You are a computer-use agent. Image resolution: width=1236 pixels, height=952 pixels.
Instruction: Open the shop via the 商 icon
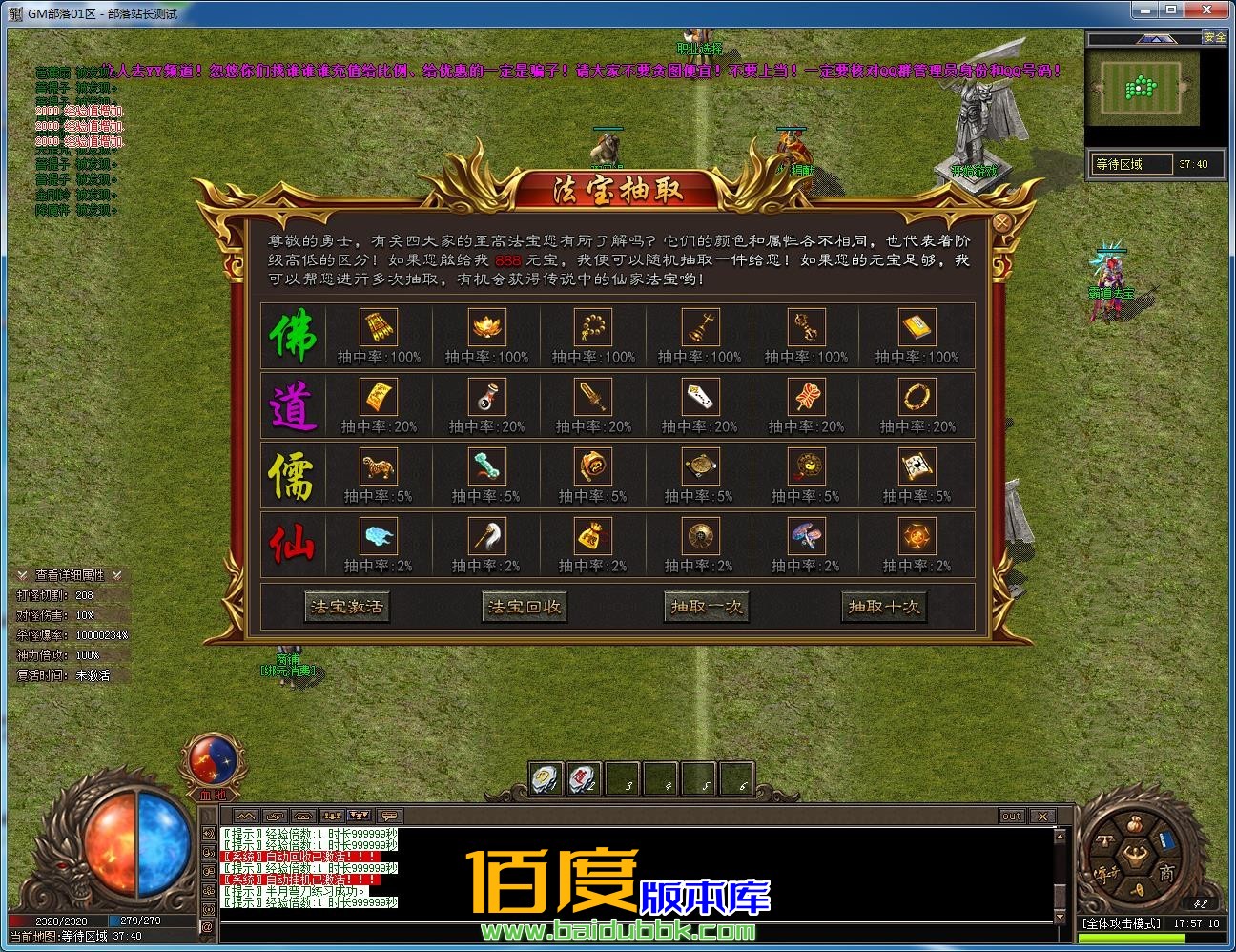[x=1165, y=872]
